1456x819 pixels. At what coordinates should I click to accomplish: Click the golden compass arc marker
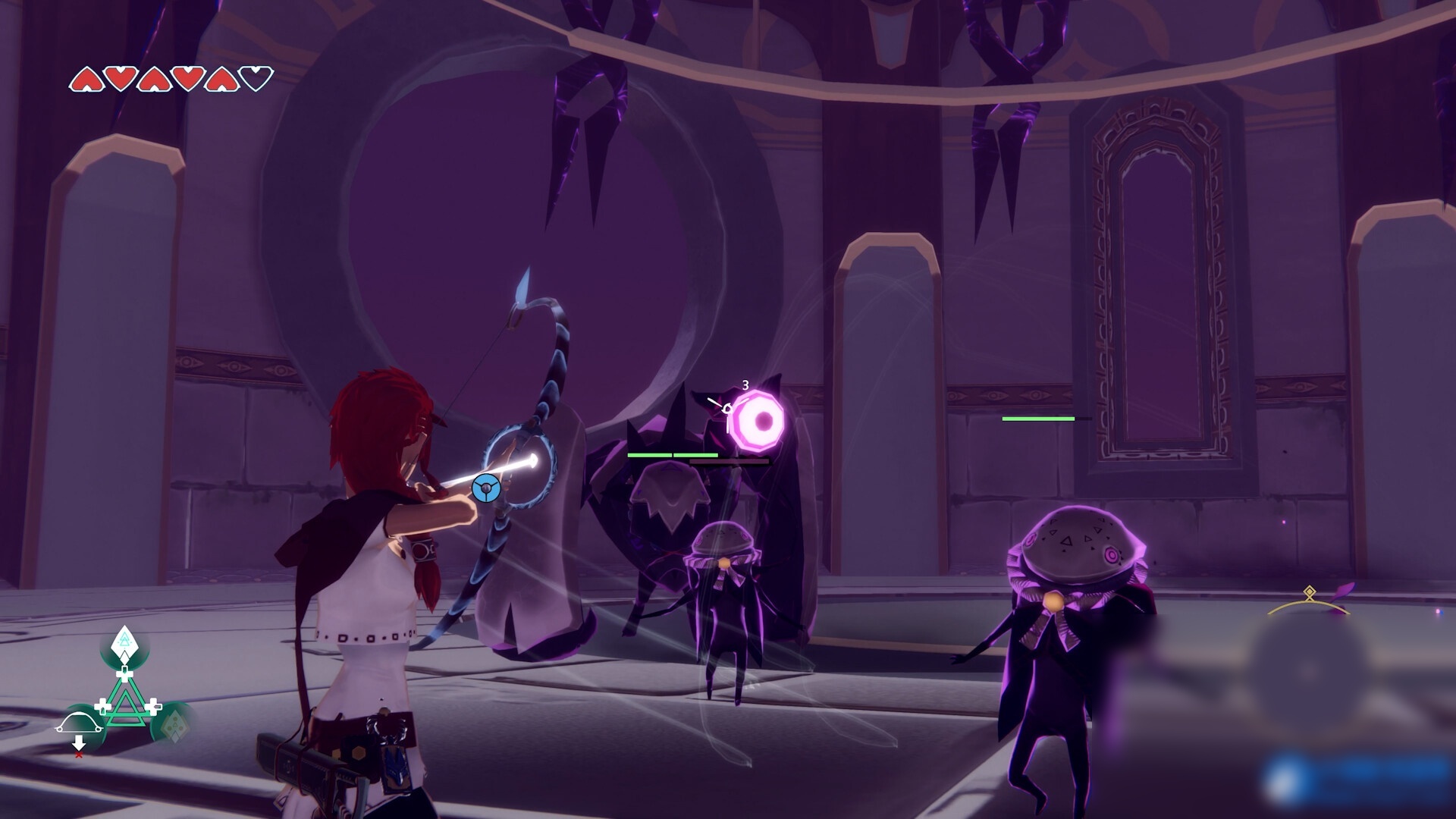pyautogui.click(x=1310, y=603)
